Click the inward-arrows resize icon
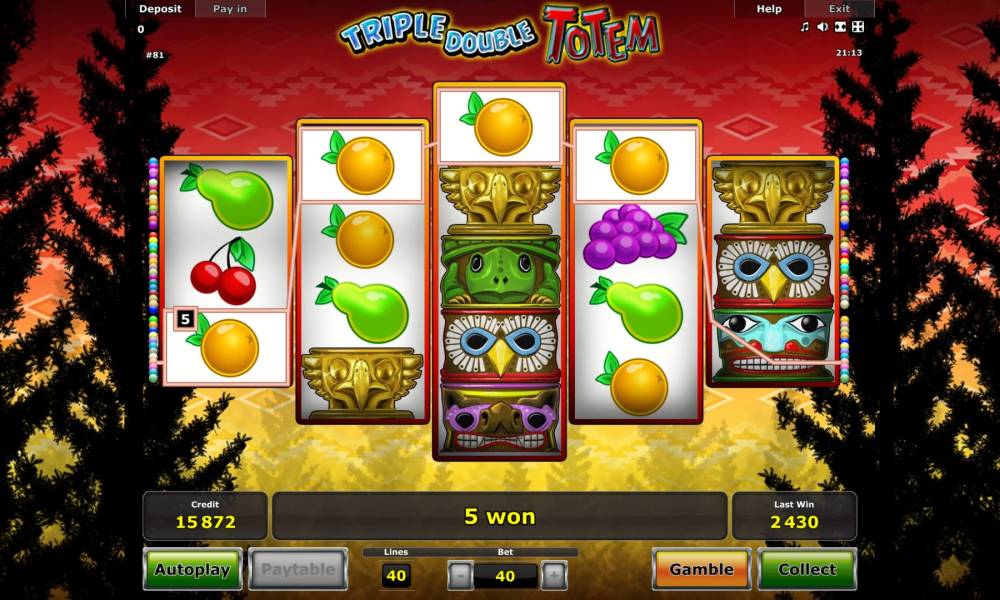1000x600 pixels. 840,27
